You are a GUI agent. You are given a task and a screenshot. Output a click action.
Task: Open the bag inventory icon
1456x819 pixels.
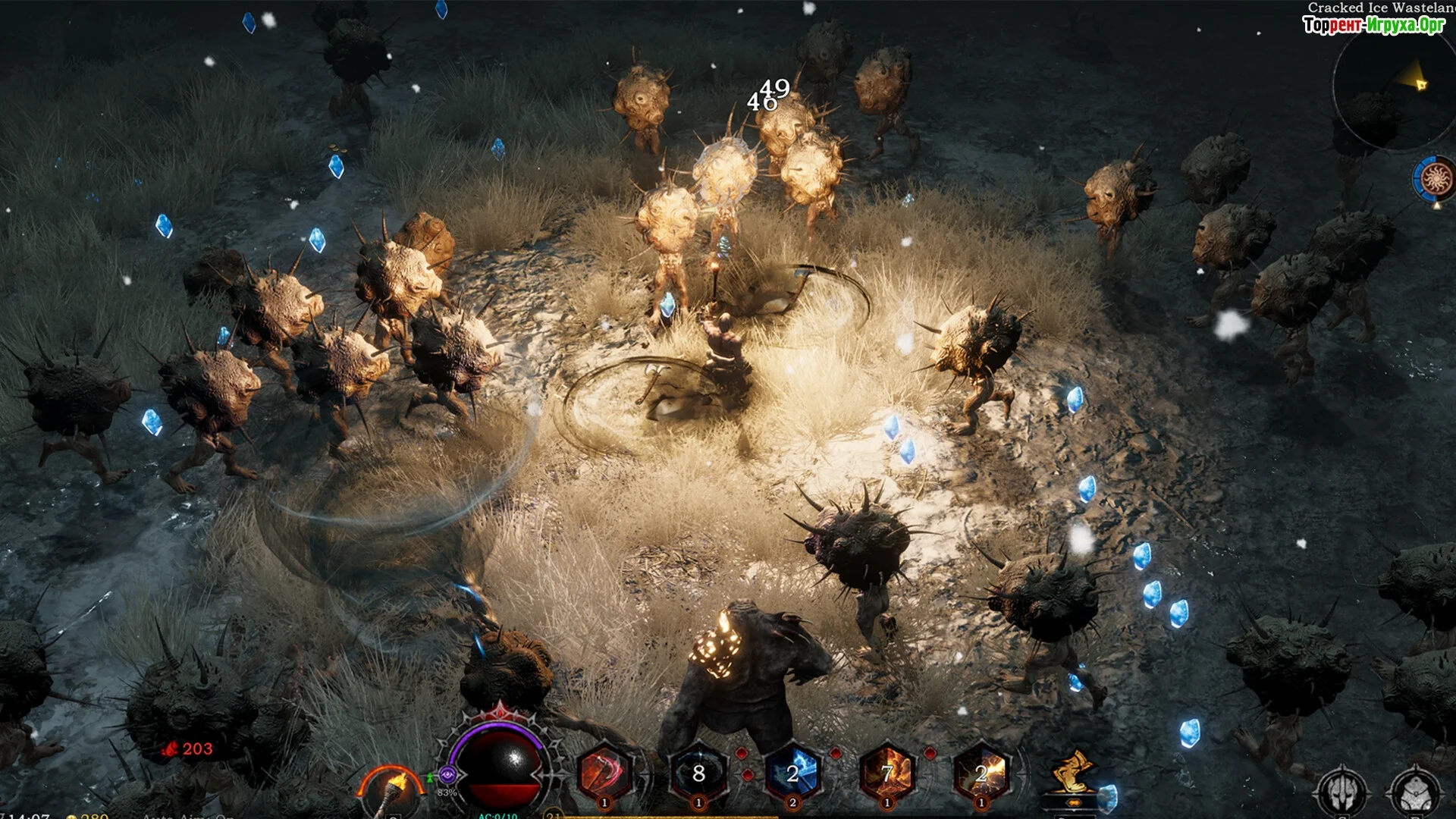click(1415, 792)
